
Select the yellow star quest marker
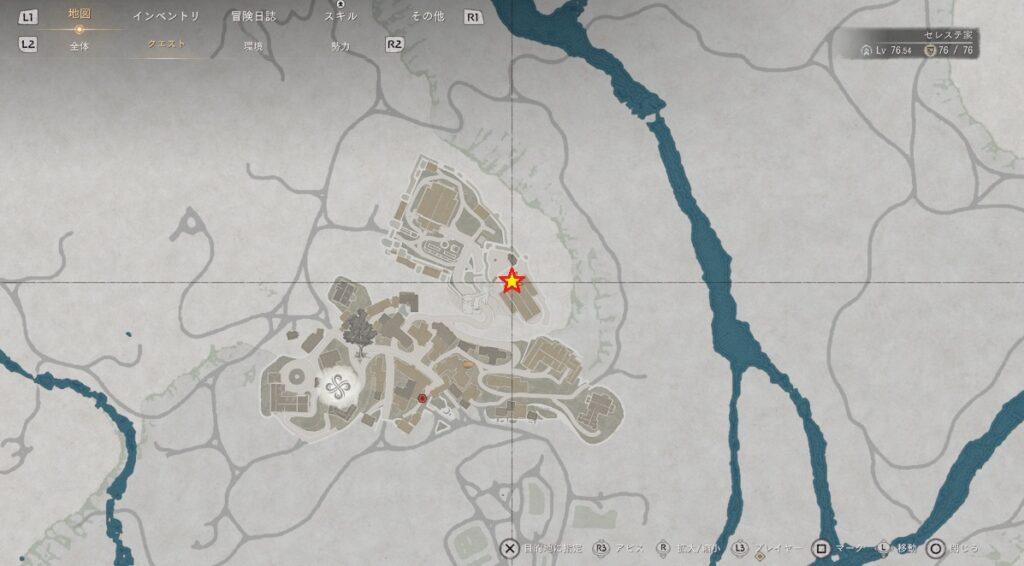[x=512, y=282]
